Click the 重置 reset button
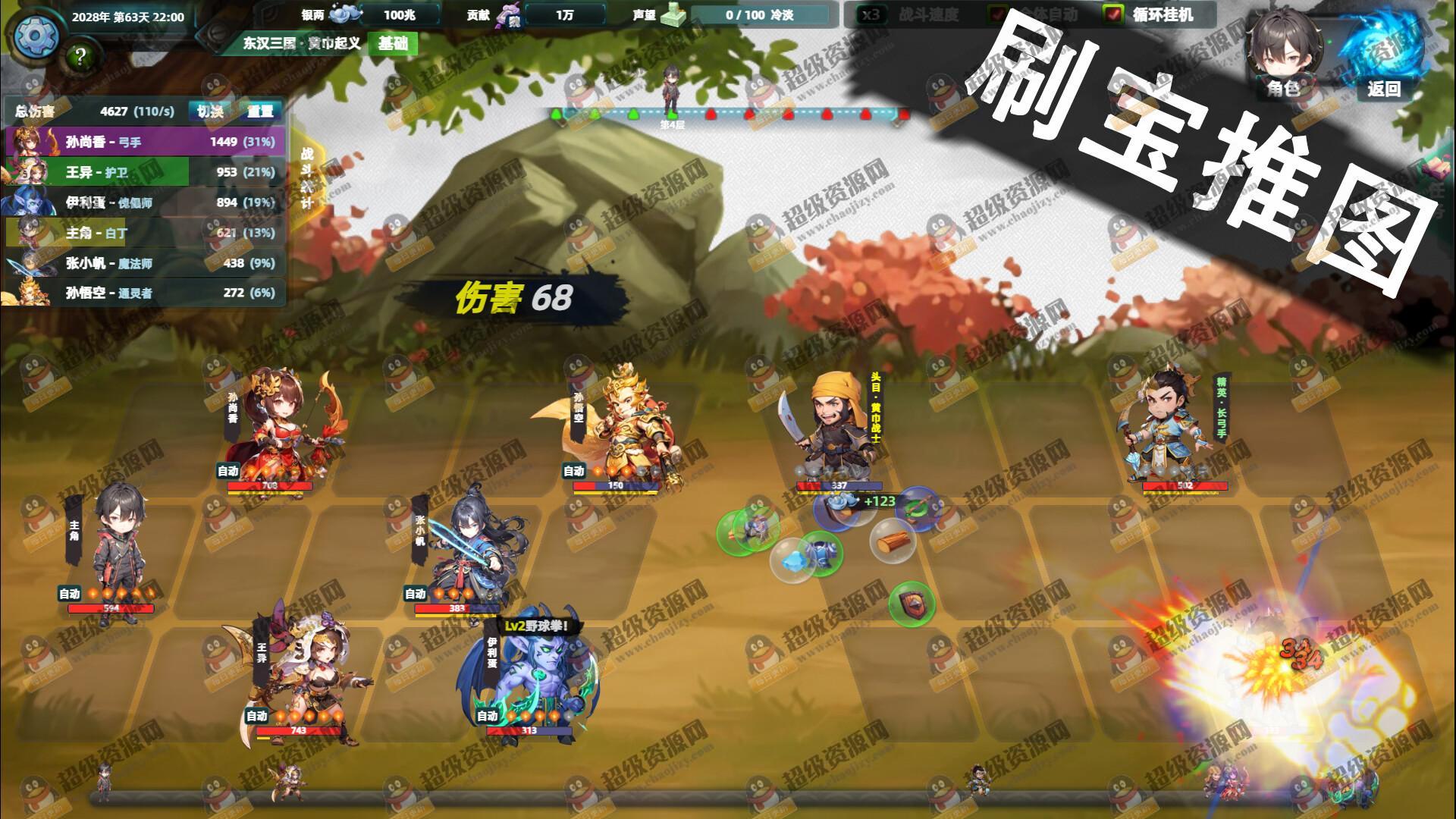 click(261, 110)
